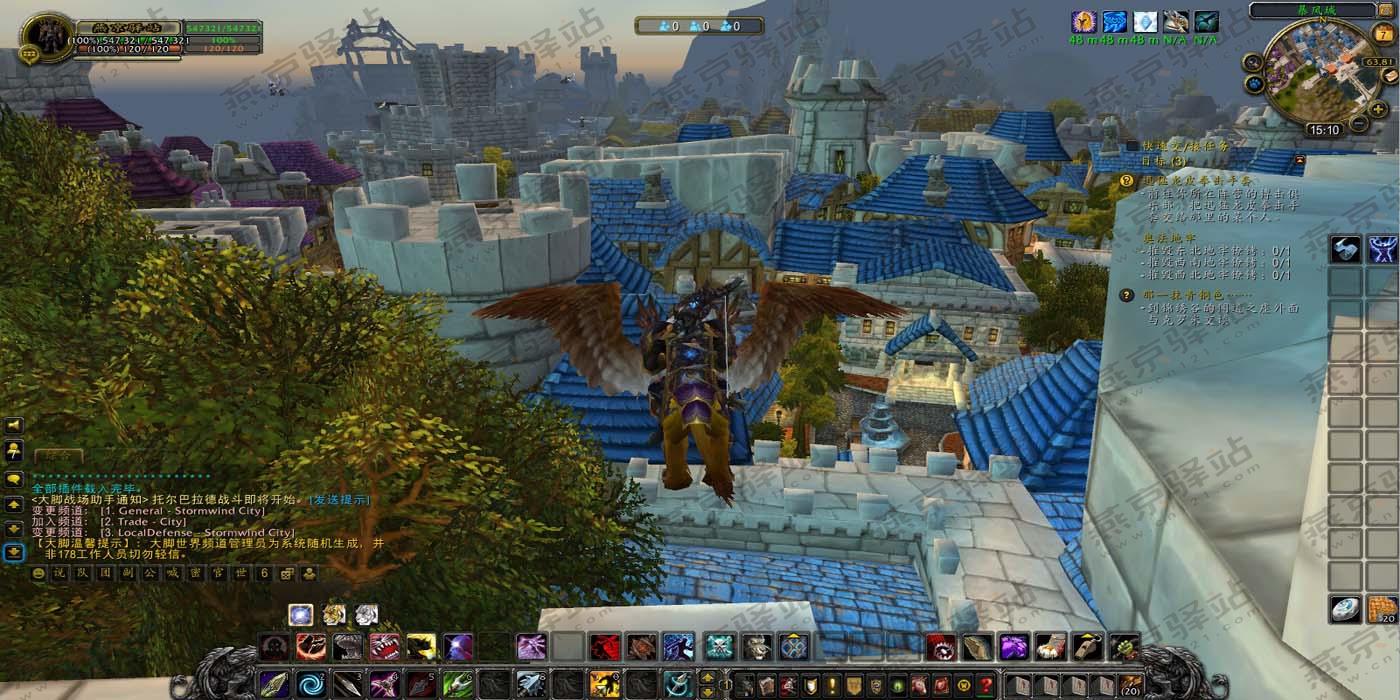
Task: Open the calendar button showing 7
Action: coord(1385,32)
